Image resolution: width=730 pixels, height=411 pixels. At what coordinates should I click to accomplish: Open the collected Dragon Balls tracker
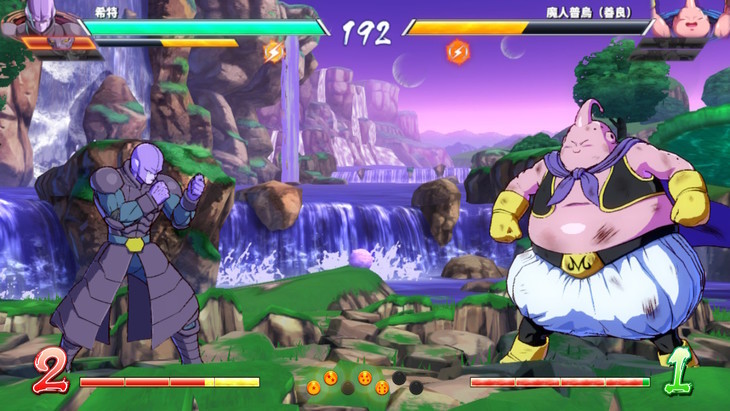coord(364,381)
